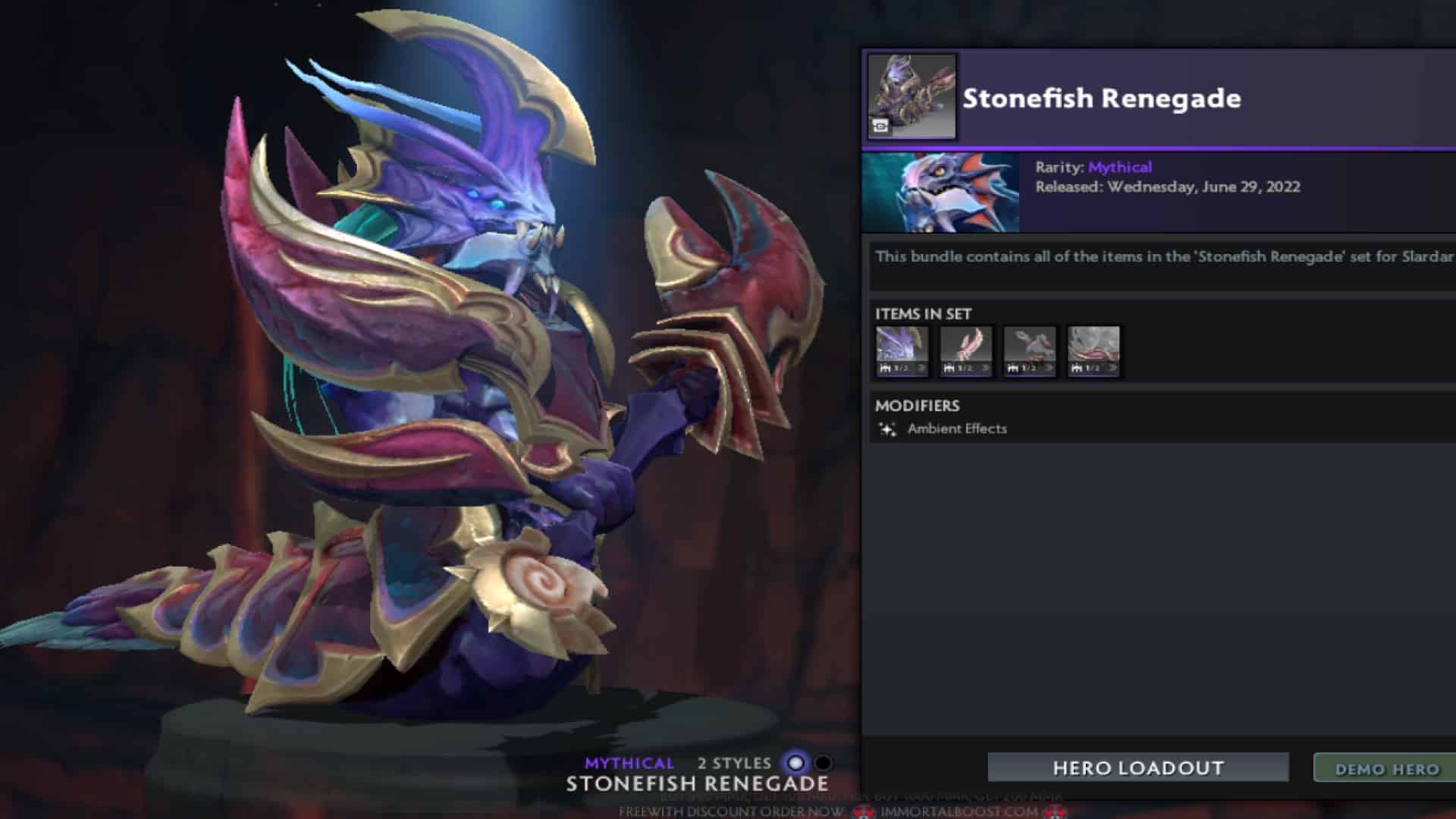Click the Mythical rarity link
Viewport: 1456px width, 819px height.
click(1119, 168)
